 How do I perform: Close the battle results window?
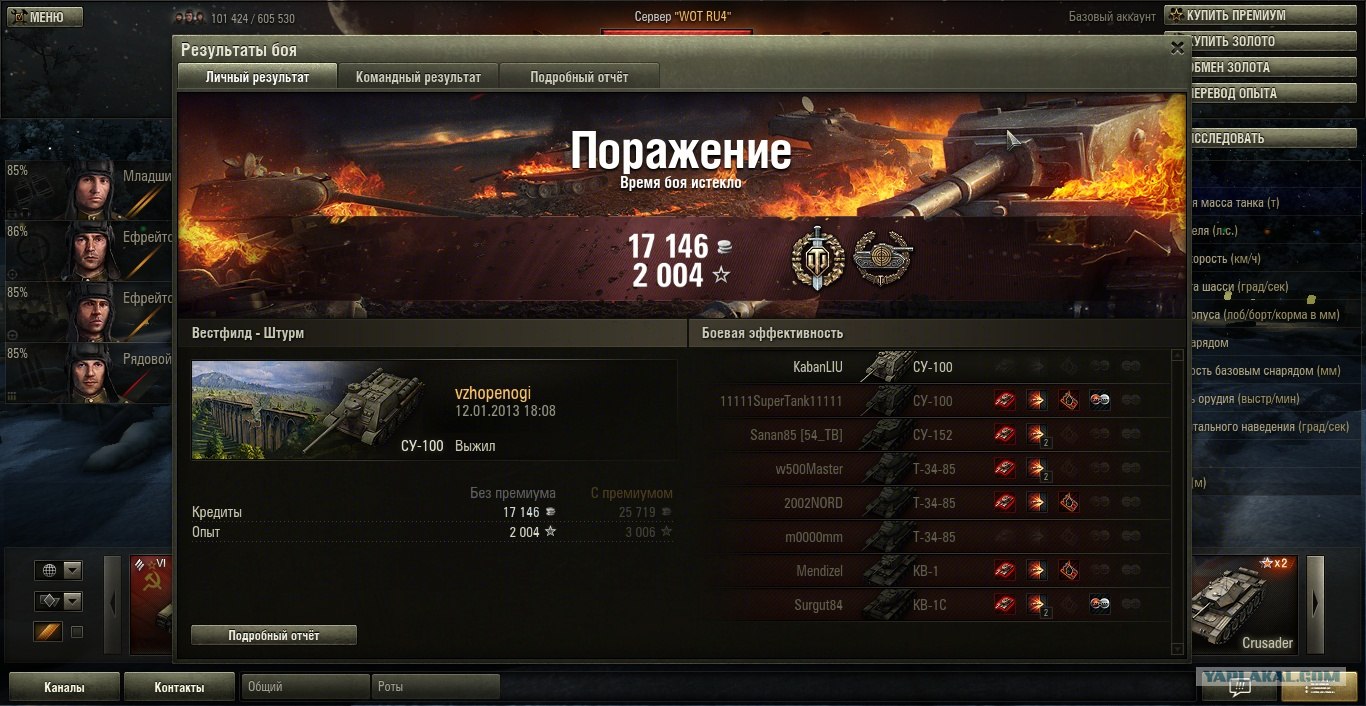(1177, 46)
